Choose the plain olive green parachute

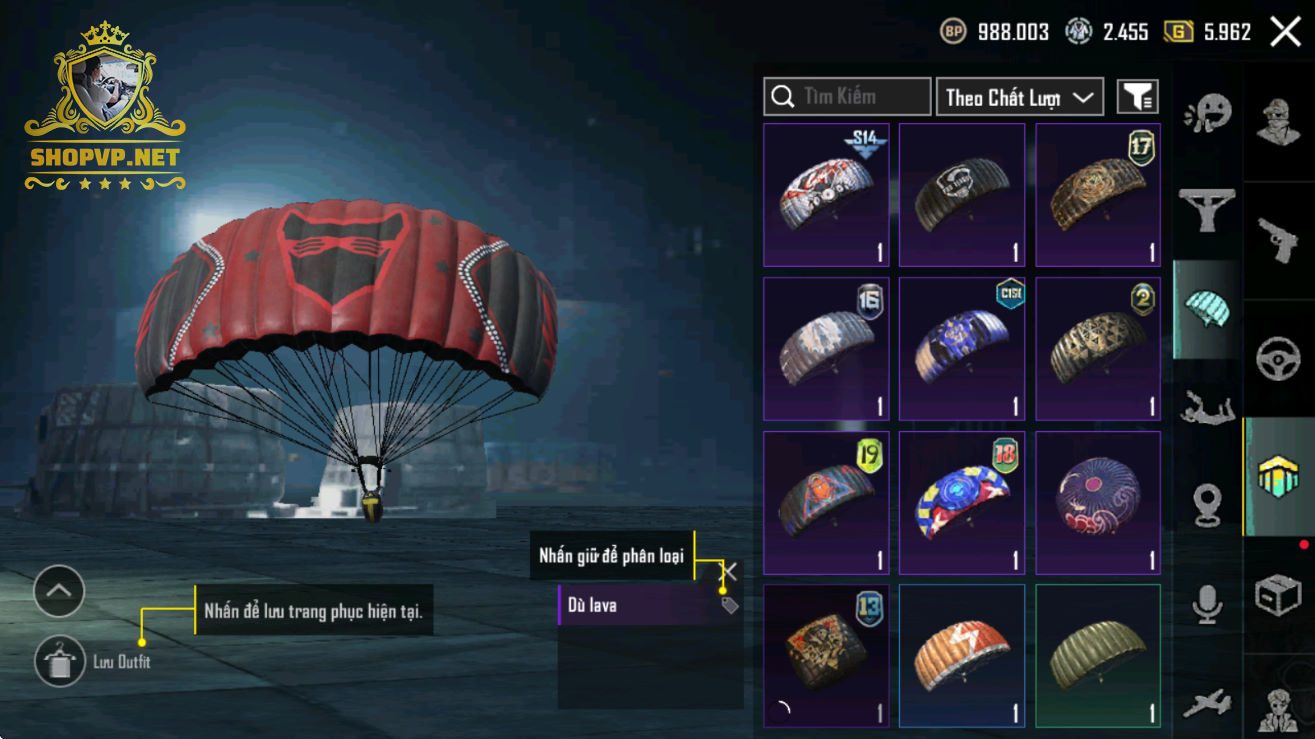[x=1098, y=656]
